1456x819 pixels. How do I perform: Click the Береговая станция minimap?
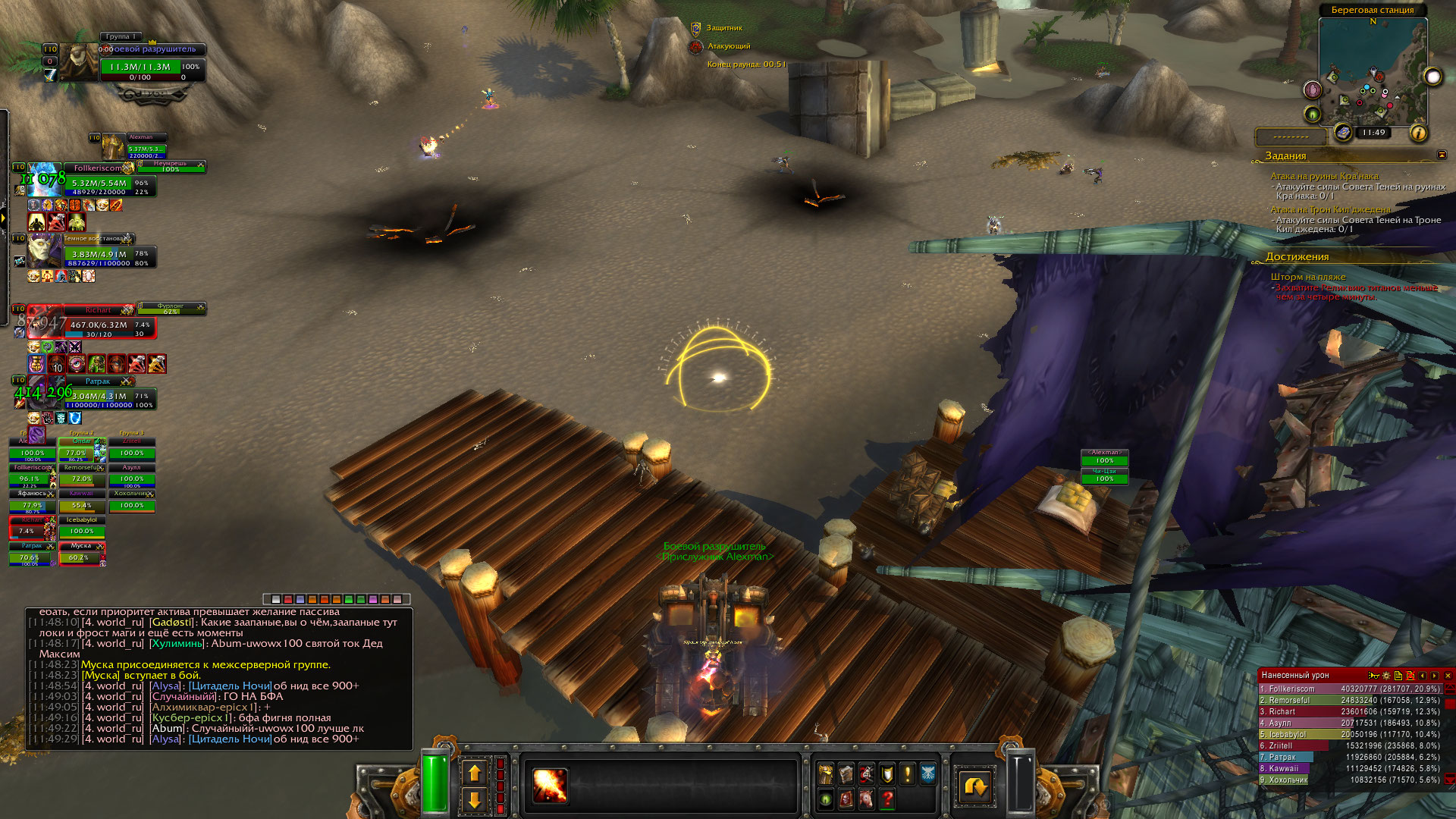pos(1371,72)
